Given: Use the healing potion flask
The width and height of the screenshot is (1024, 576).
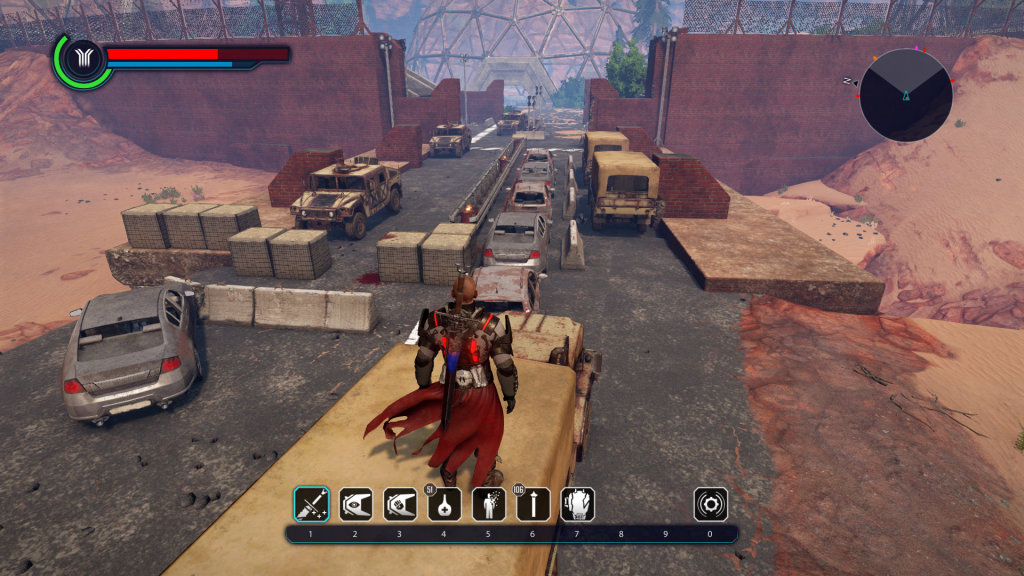Looking at the screenshot, I should pos(444,504).
